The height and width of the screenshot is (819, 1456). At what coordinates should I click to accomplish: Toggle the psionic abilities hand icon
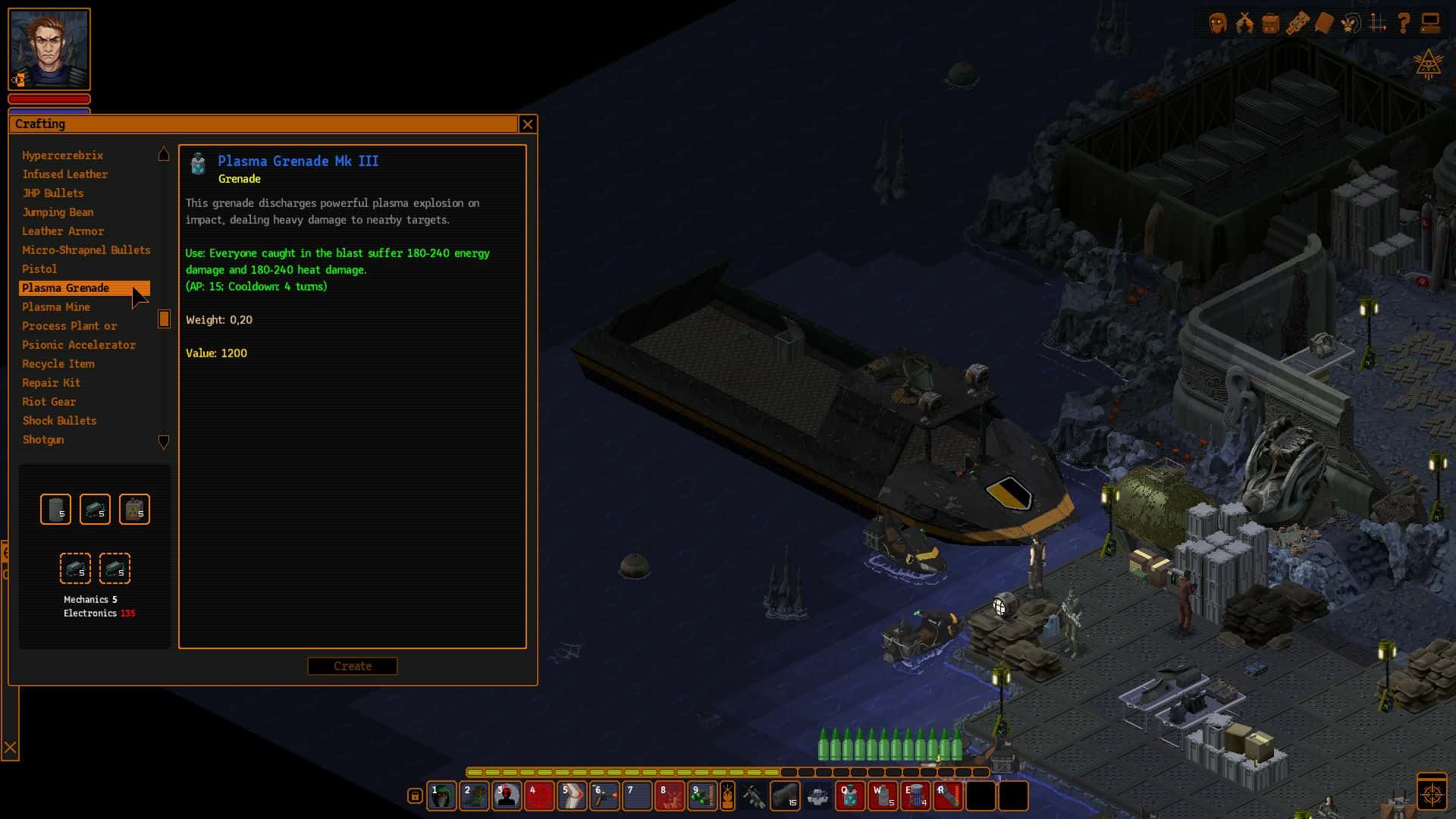tap(1351, 23)
